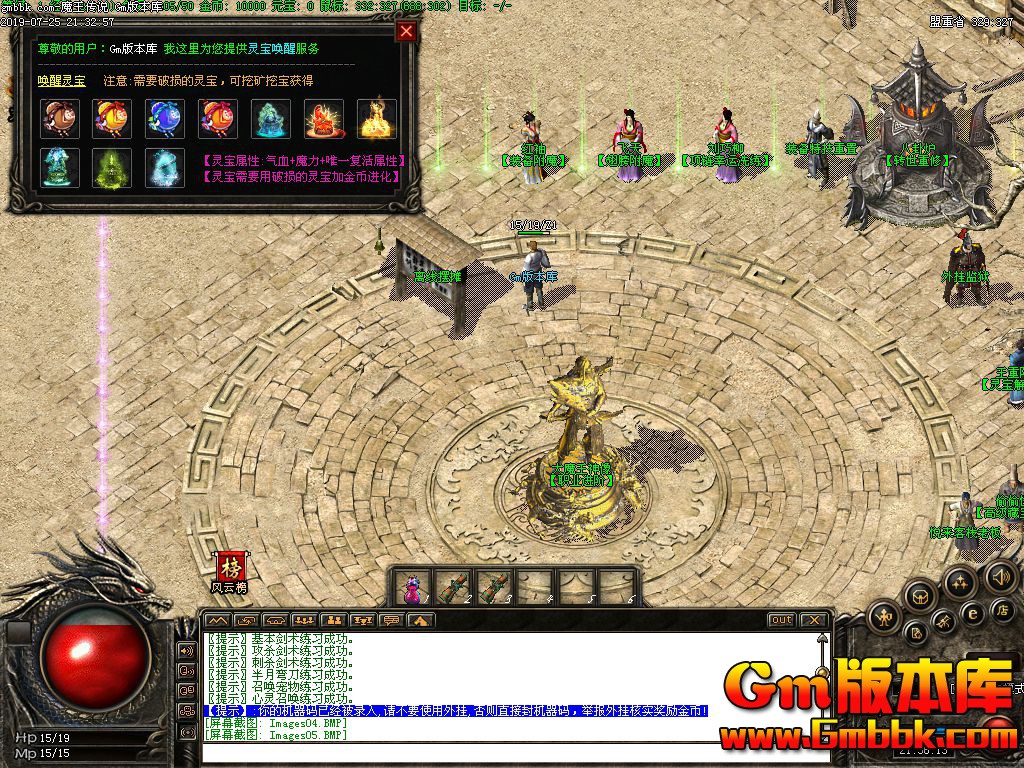Choose the blue pet spirit treasure icon
The height and width of the screenshot is (768, 1024).
point(166,117)
